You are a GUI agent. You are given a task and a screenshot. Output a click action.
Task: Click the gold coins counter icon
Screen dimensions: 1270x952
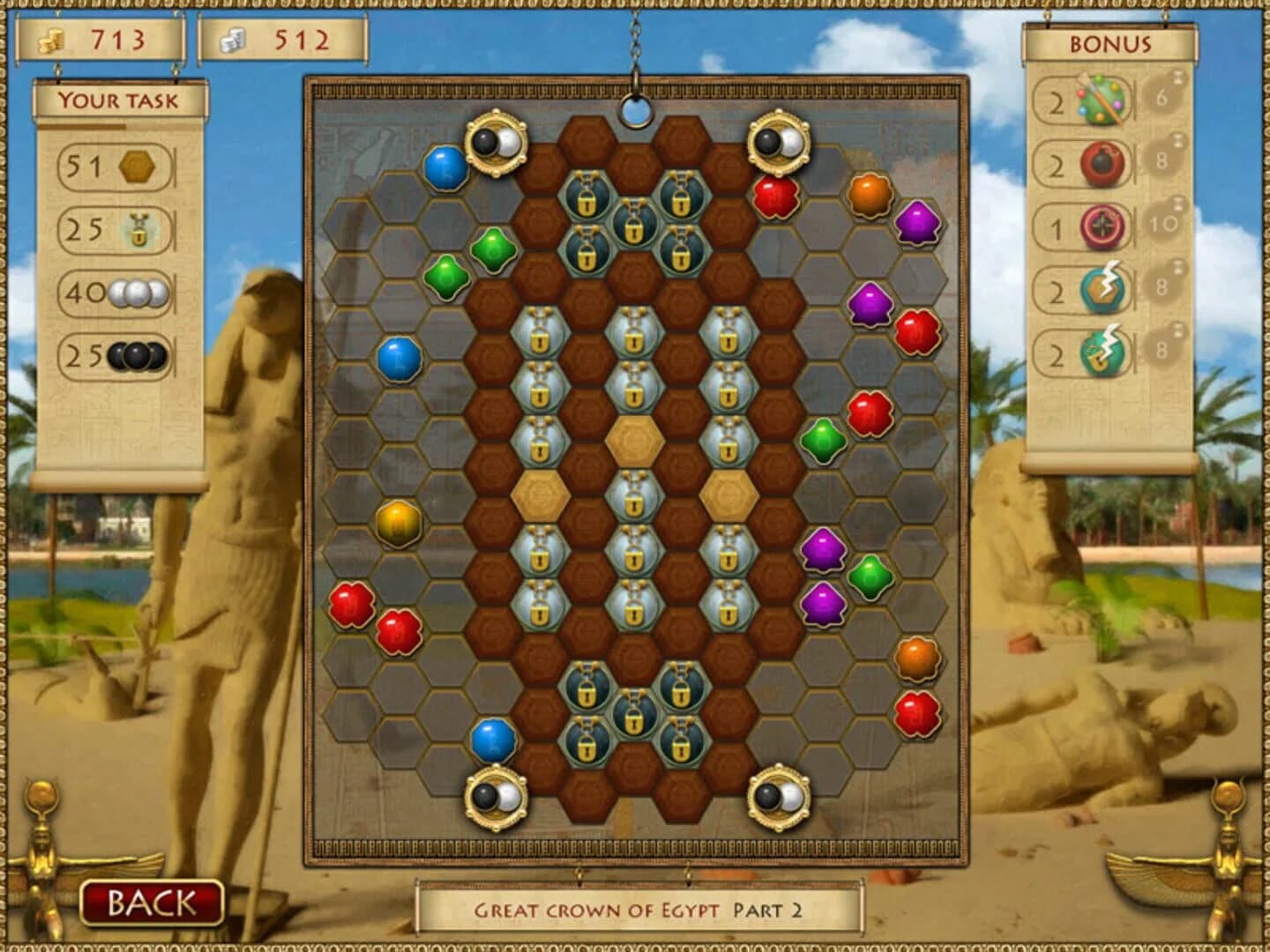click(50, 39)
